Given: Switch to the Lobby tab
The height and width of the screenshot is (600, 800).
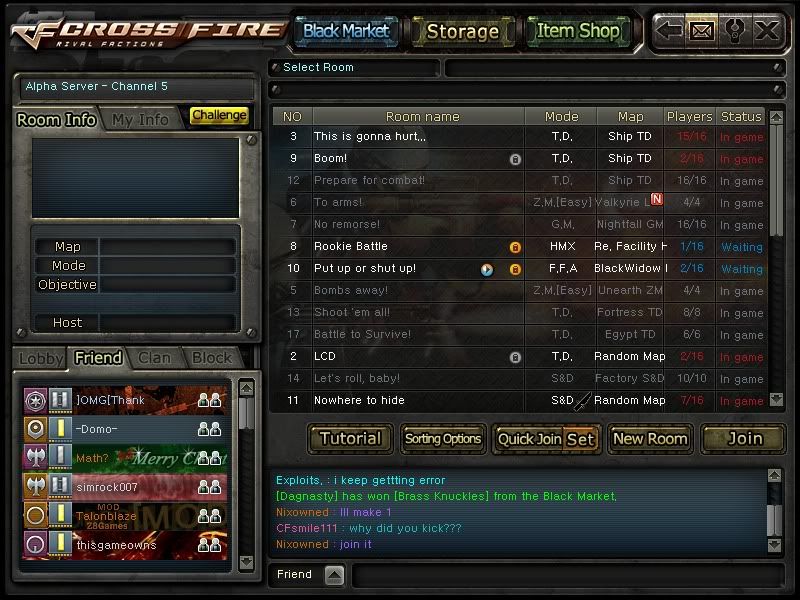Looking at the screenshot, I should (41, 357).
